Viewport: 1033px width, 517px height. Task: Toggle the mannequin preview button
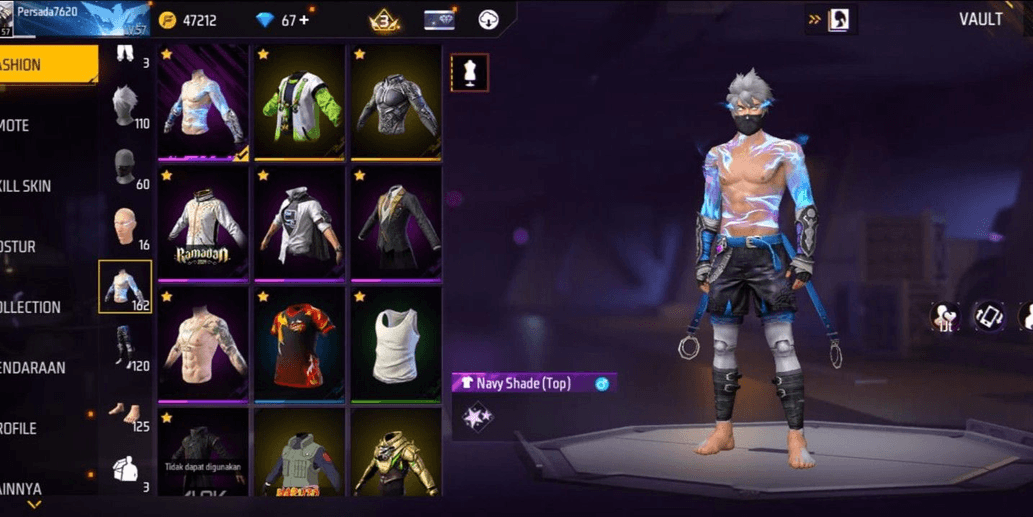pos(469,73)
